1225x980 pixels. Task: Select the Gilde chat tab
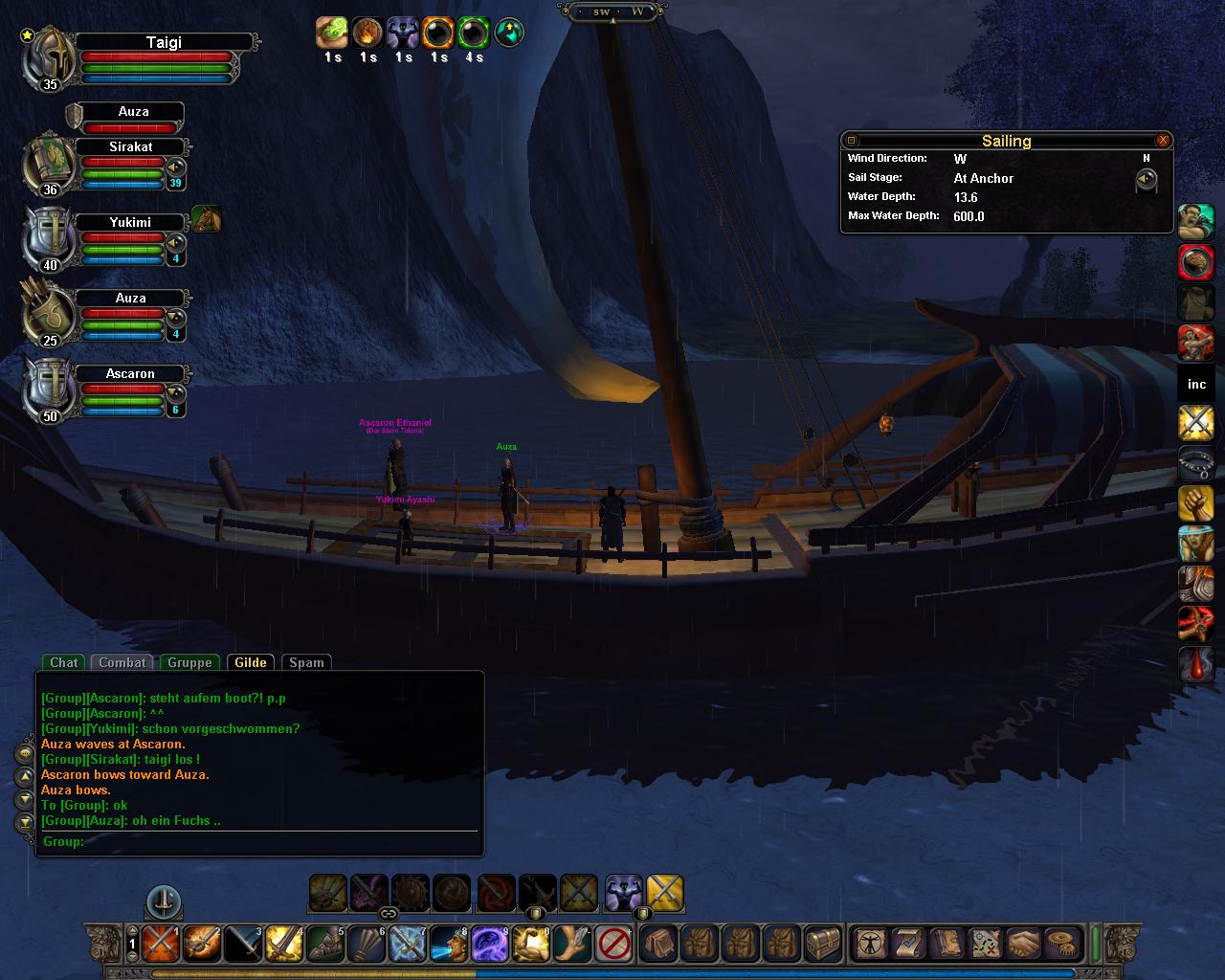251,662
